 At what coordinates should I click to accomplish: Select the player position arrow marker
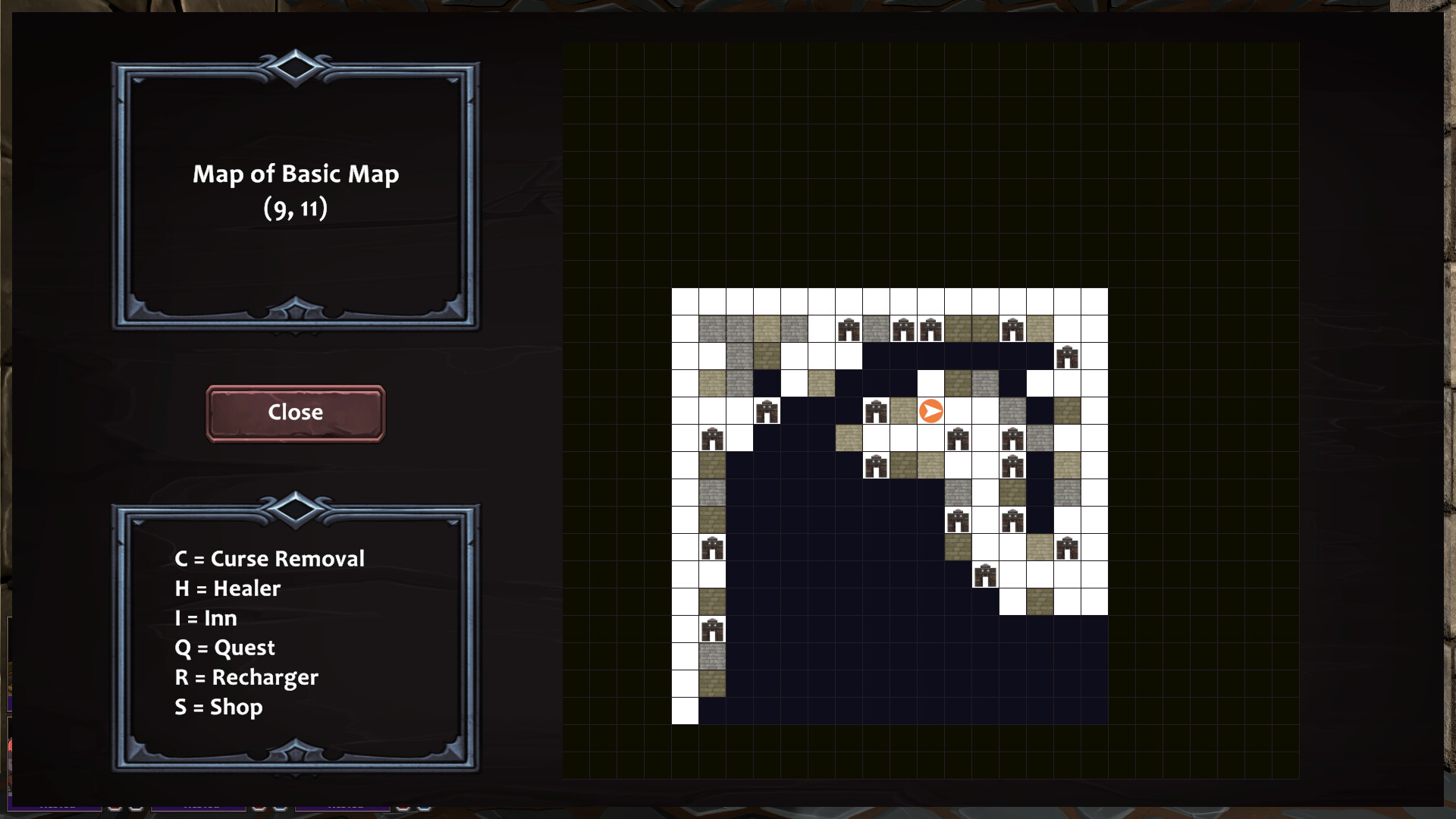[931, 409]
